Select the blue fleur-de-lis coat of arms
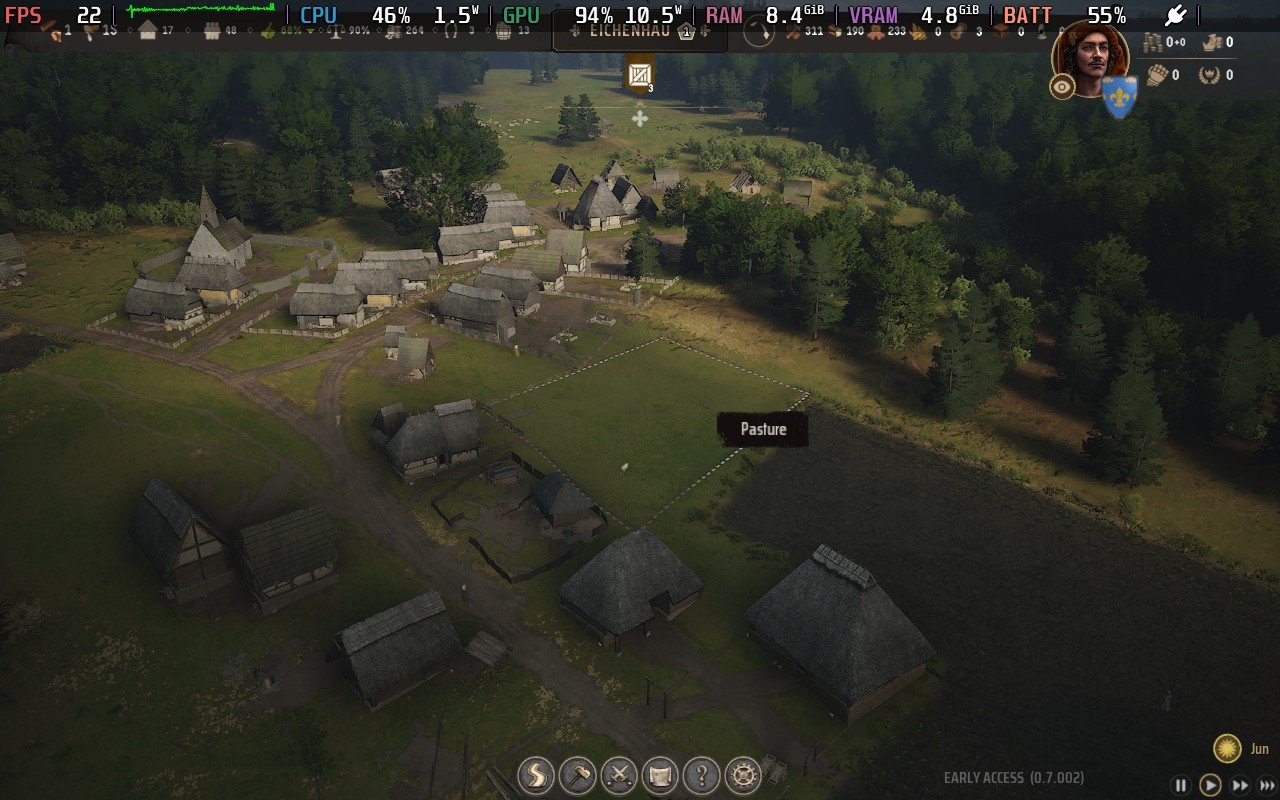 pos(1119,97)
